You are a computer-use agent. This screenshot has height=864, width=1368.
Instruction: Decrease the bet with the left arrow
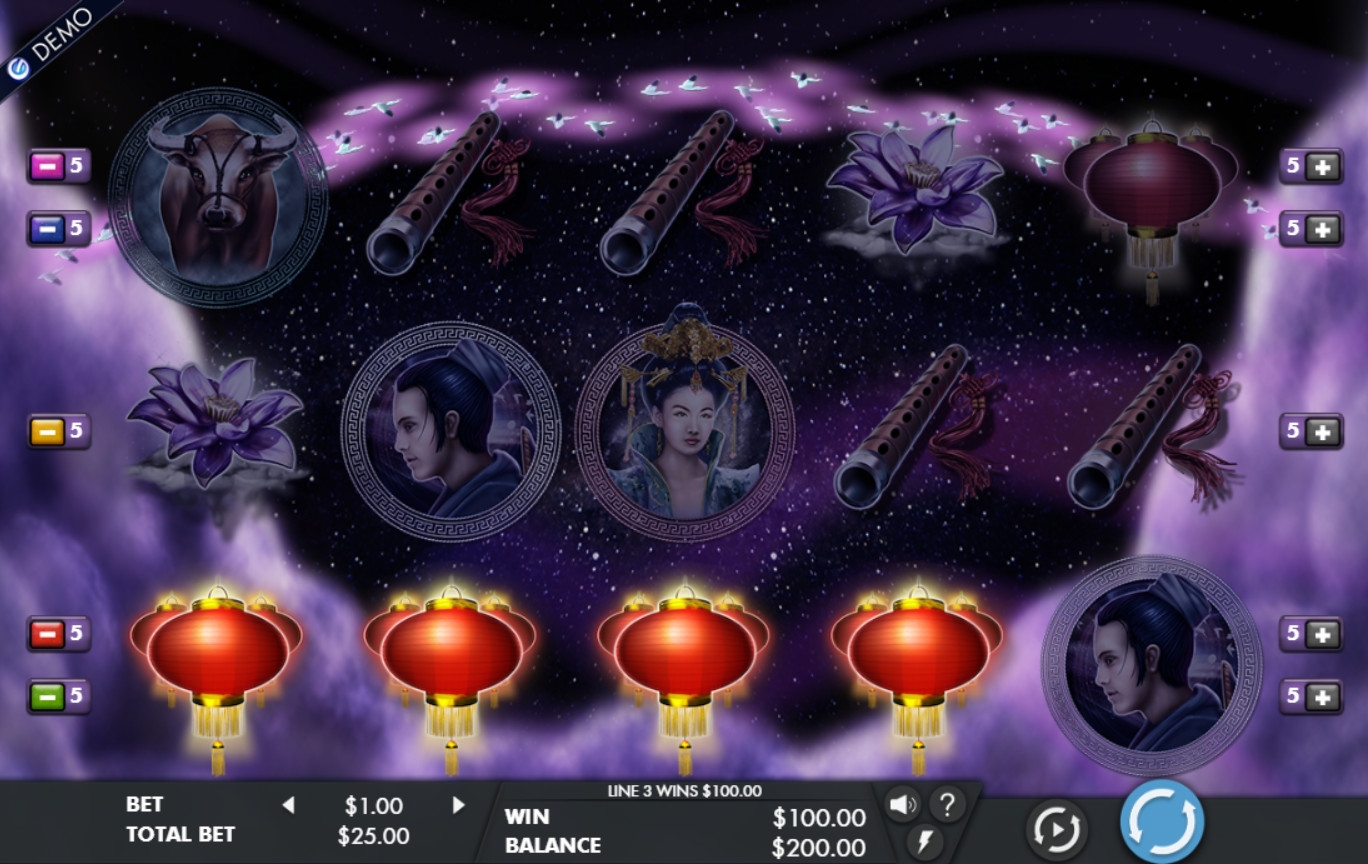pyautogui.click(x=288, y=805)
